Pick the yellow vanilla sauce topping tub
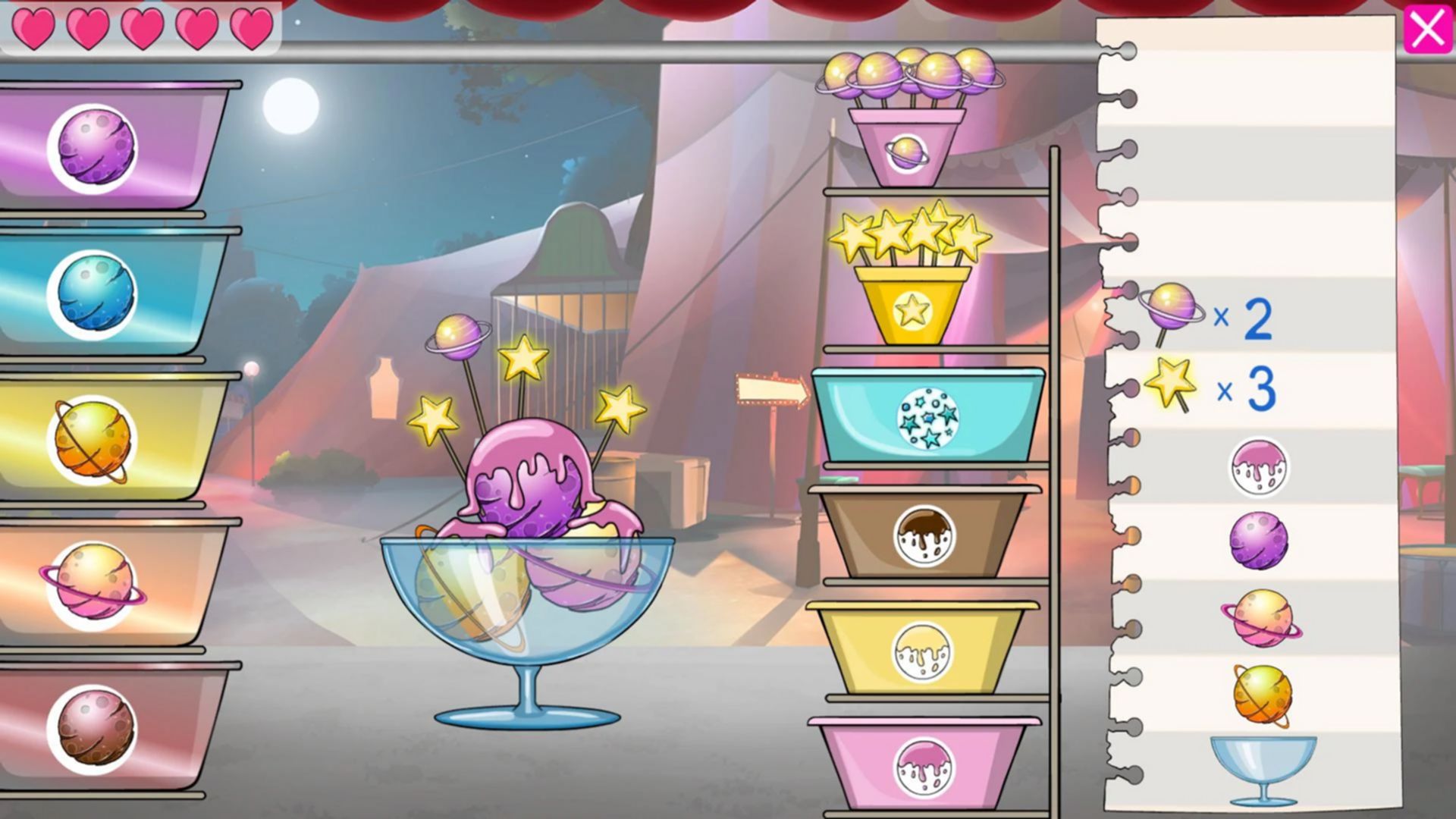The width and height of the screenshot is (1456, 819). [x=923, y=651]
